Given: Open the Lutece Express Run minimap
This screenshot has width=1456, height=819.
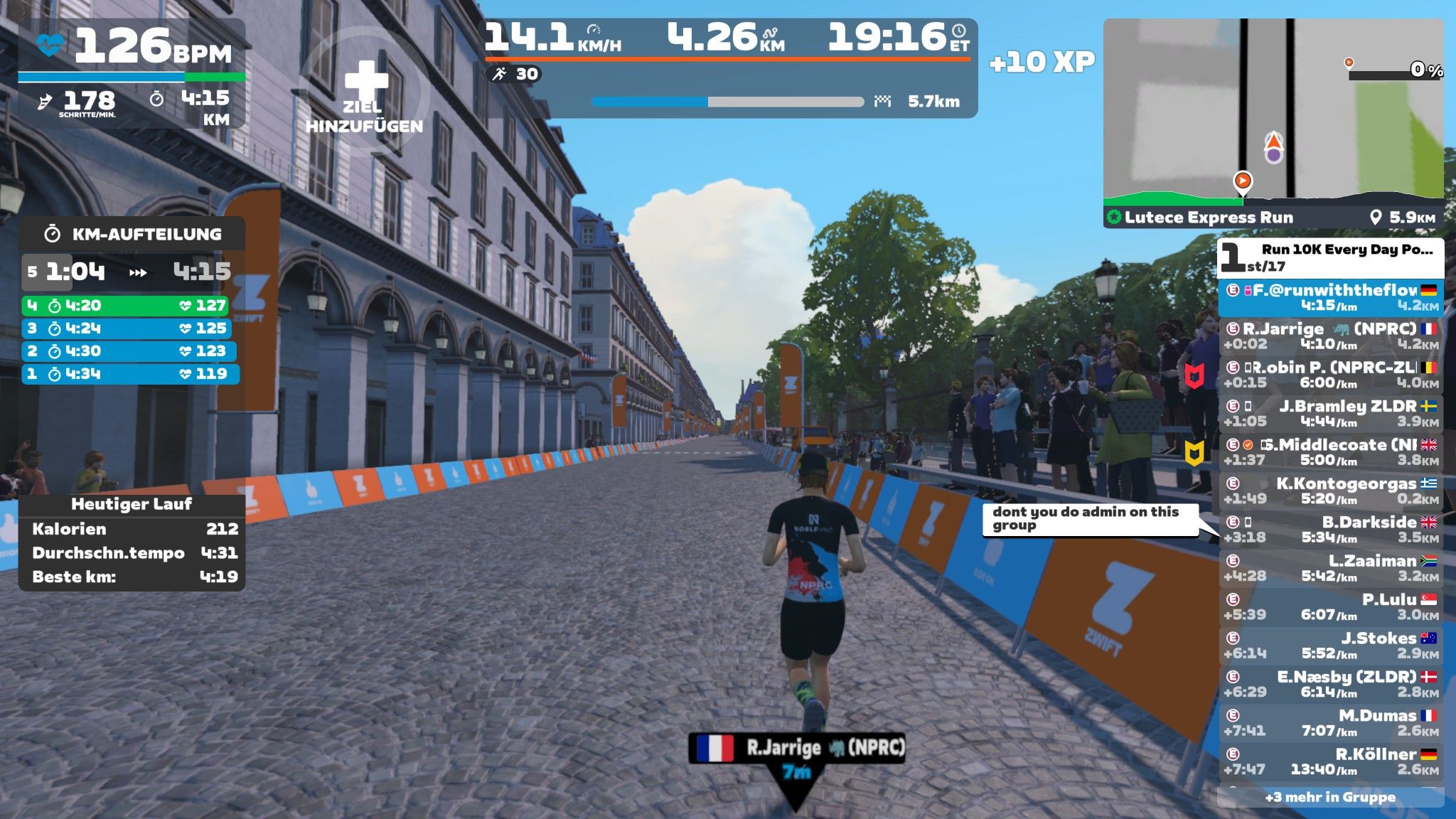Looking at the screenshot, I should (x=1273, y=110).
